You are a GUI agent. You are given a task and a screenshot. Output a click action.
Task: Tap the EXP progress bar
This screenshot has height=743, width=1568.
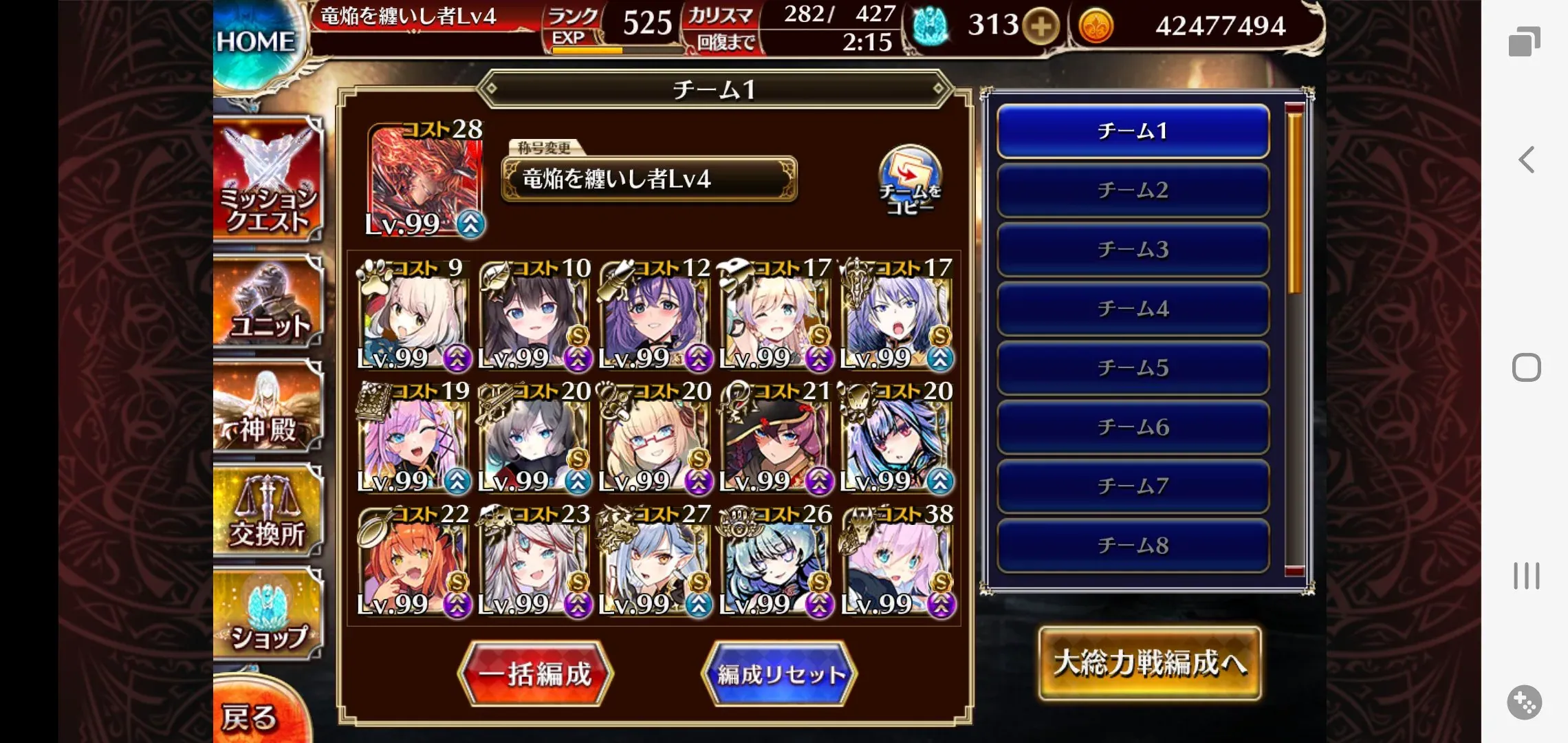616,50
